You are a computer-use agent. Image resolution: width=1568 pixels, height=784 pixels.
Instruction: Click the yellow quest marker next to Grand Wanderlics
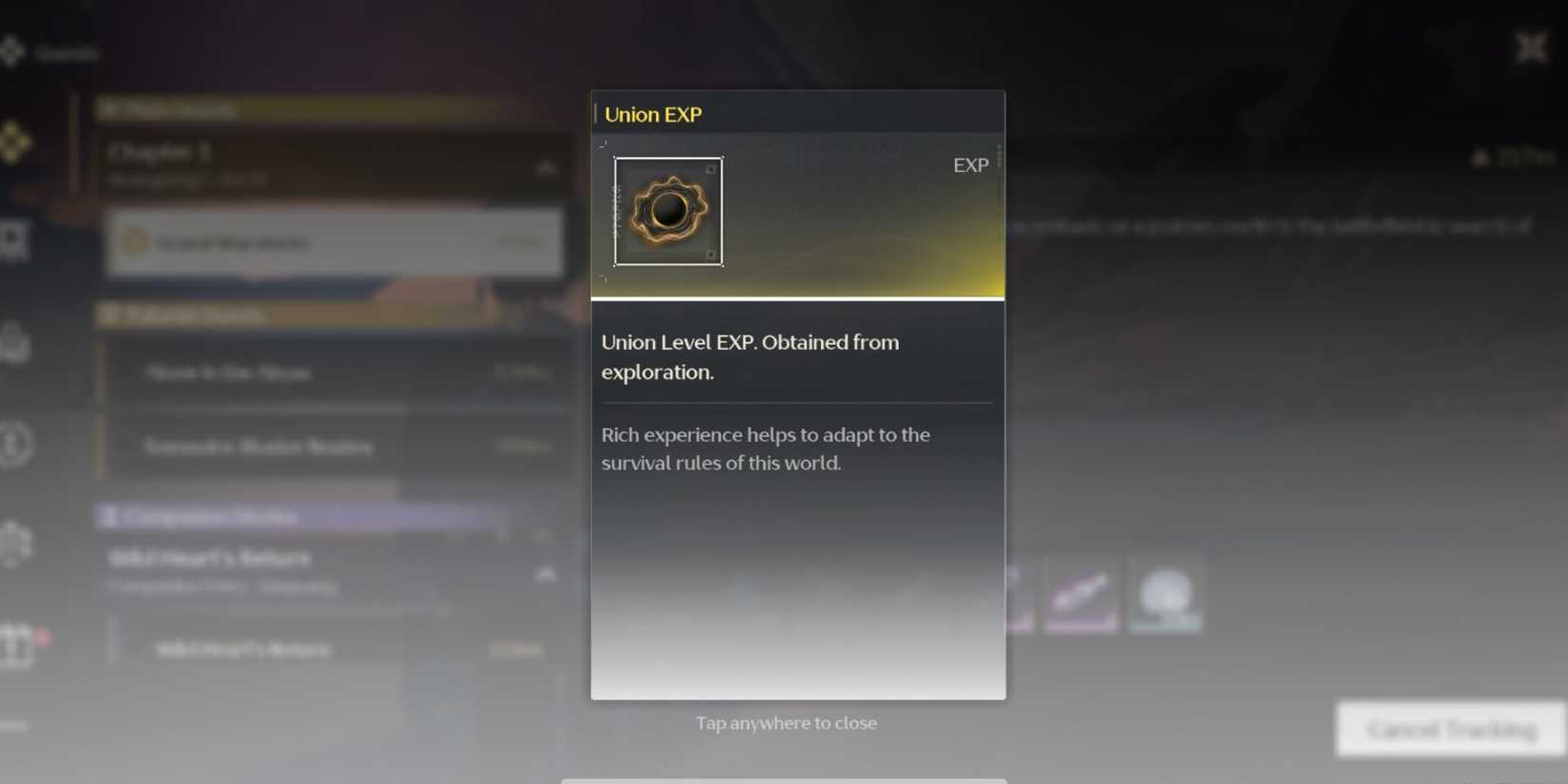pos(136,243)
